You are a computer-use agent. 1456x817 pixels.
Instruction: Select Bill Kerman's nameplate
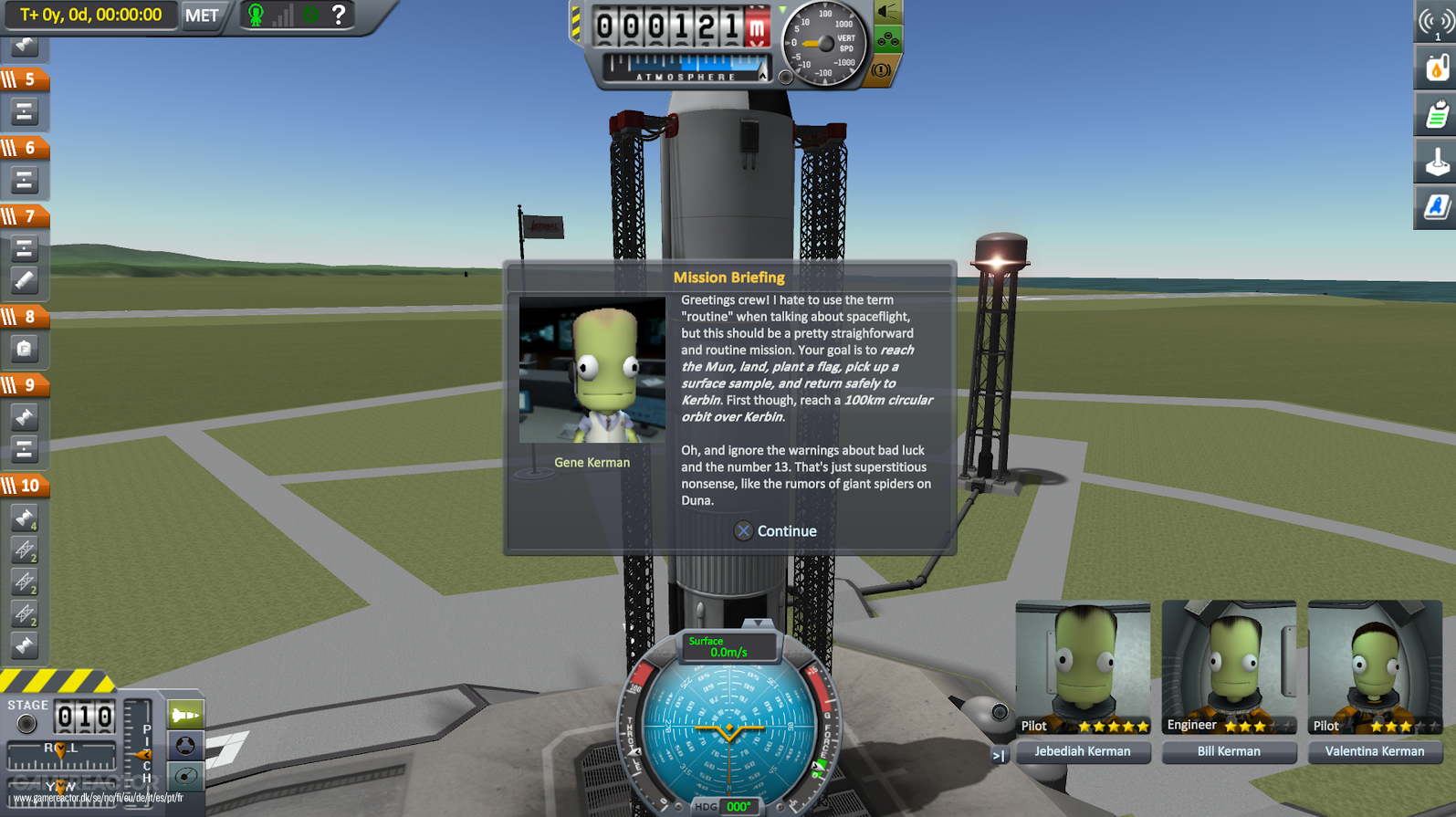click(x=1228, y=750)
